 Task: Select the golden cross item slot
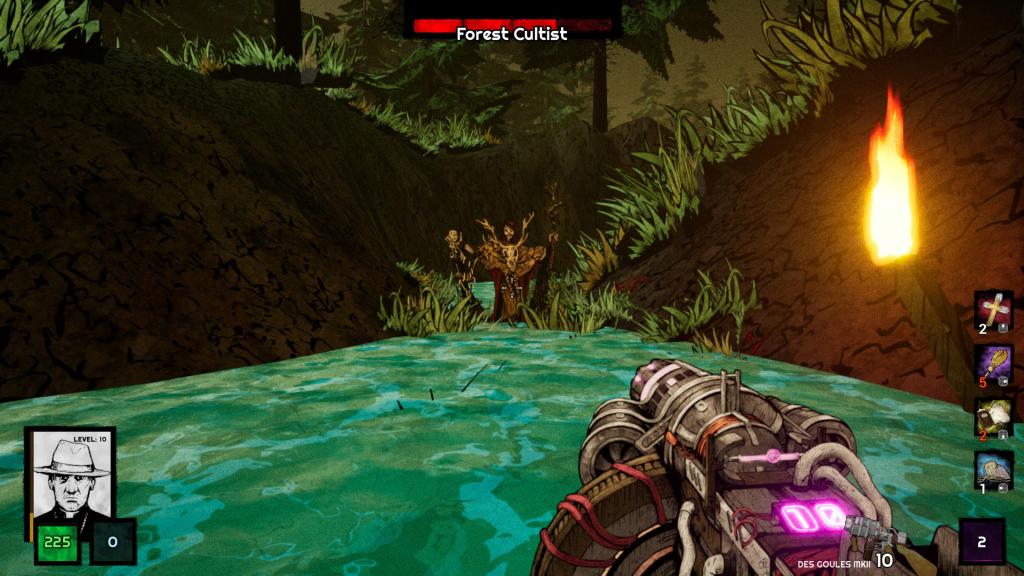point(994,311)
